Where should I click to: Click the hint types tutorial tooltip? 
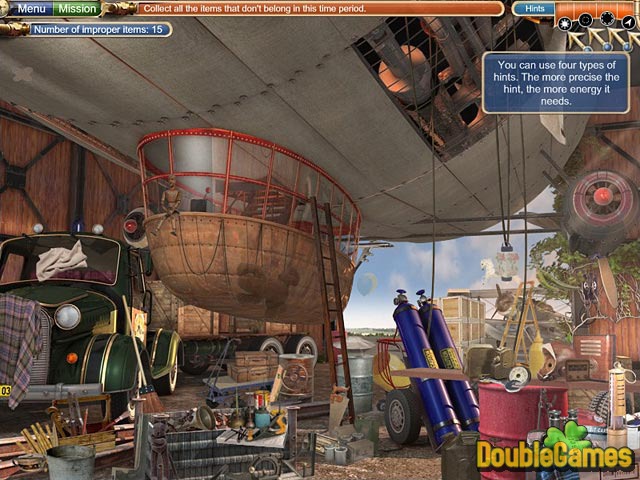(x=542, y=82)
